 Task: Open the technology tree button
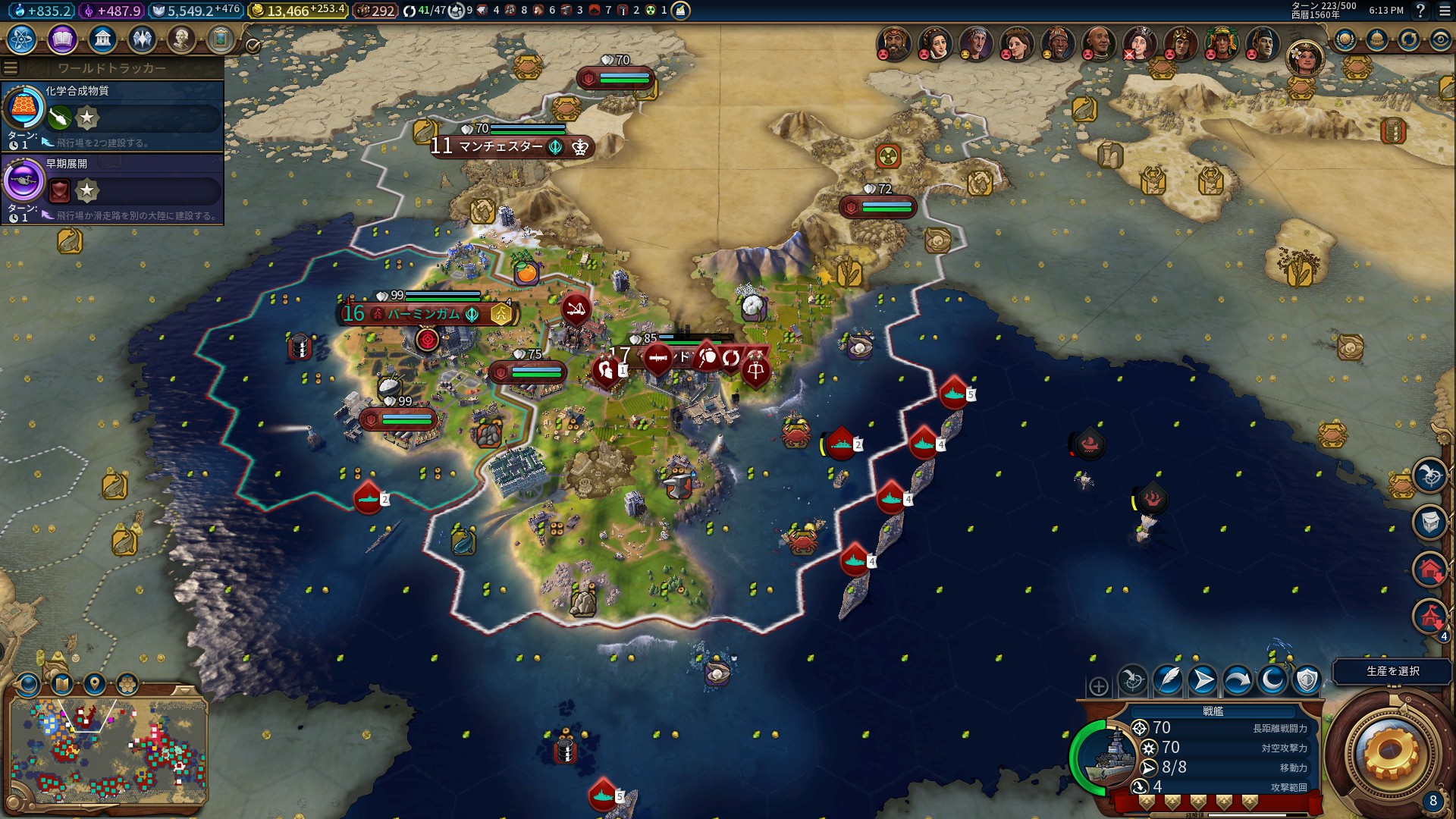click(21, 39)
